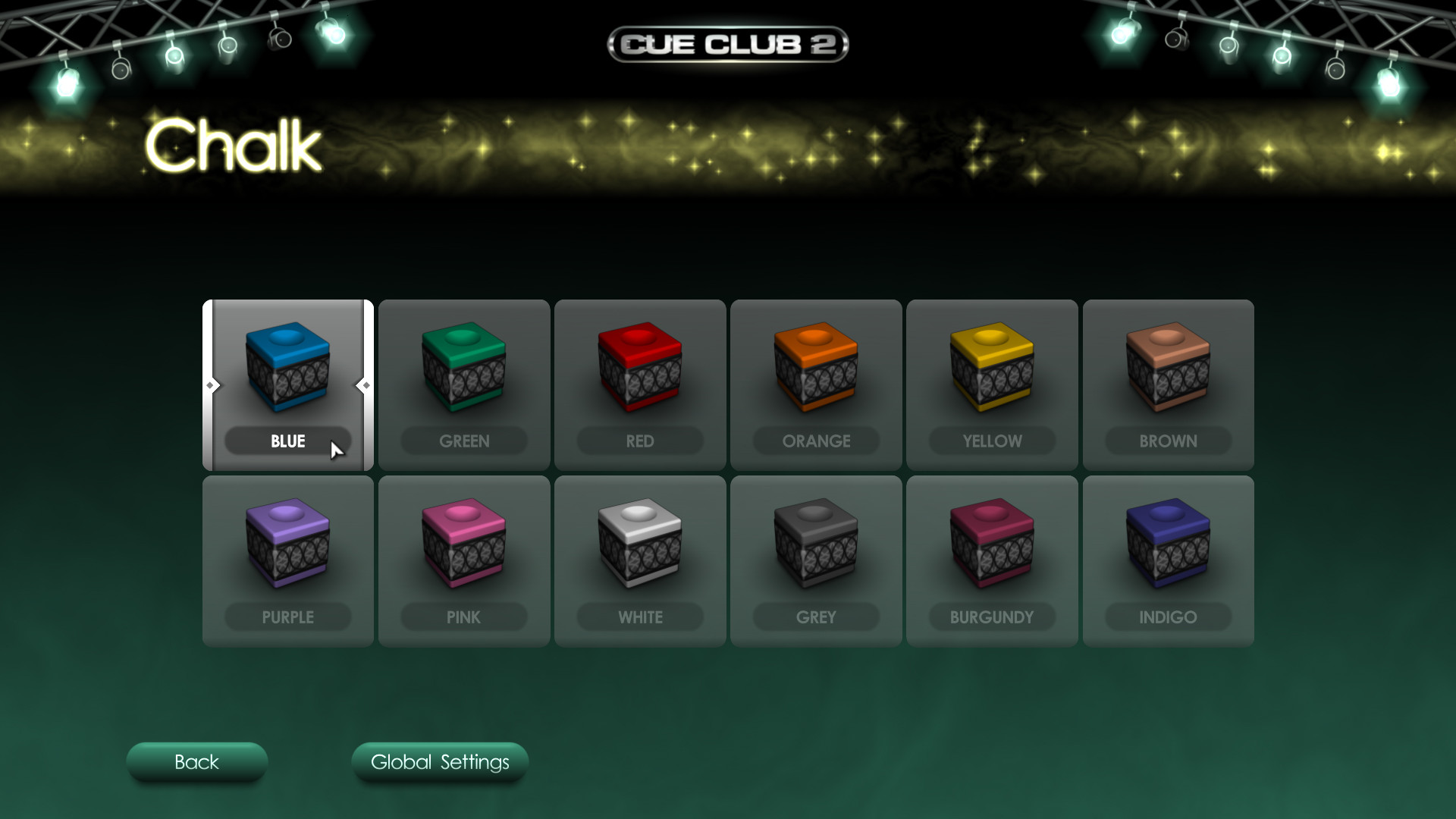Select the Yellow chalk
The image size is (1456, 819).
(992, 372)
